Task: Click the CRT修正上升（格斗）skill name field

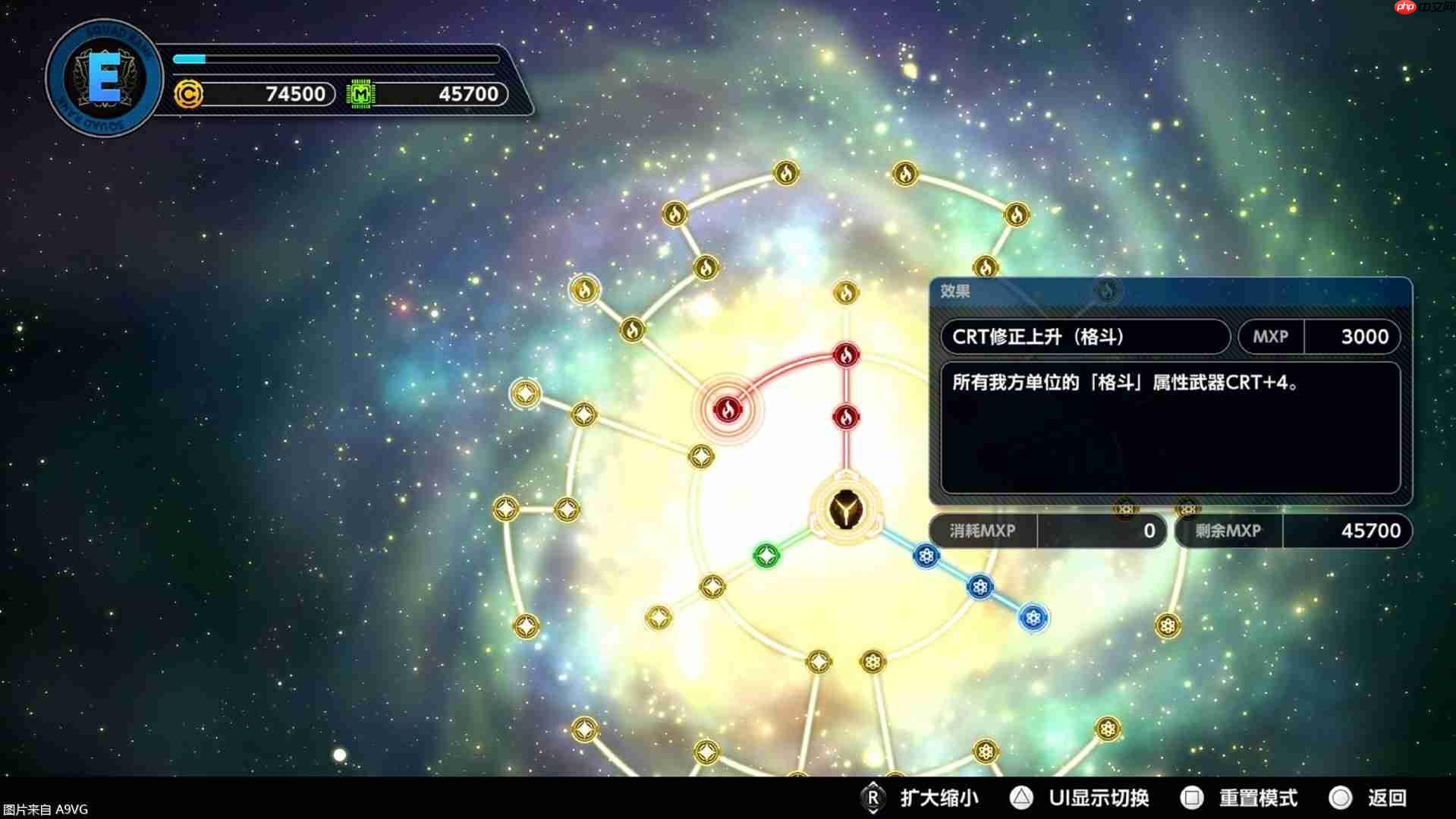Action: click(1085, 336)
